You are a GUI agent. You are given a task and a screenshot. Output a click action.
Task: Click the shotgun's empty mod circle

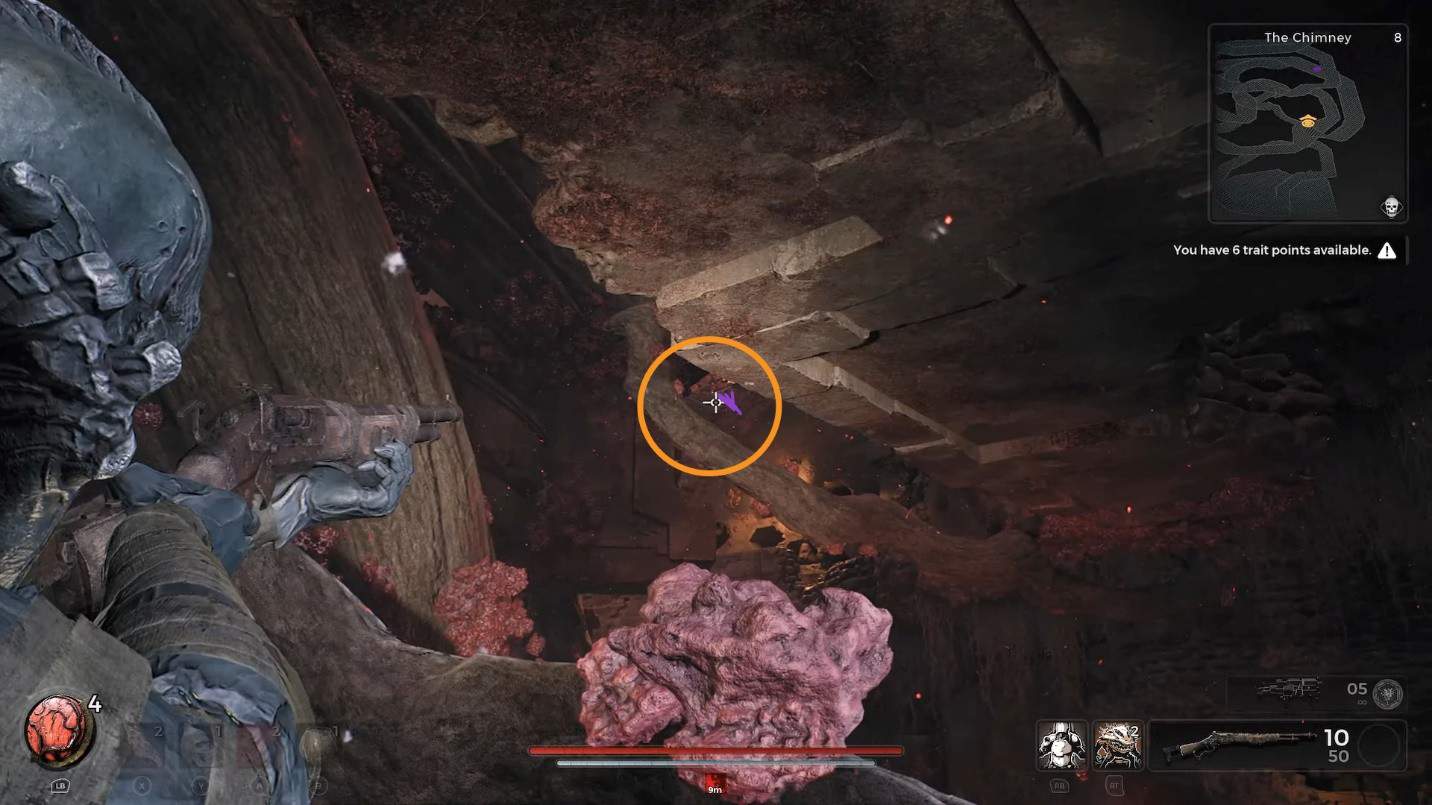[1381, 746]
